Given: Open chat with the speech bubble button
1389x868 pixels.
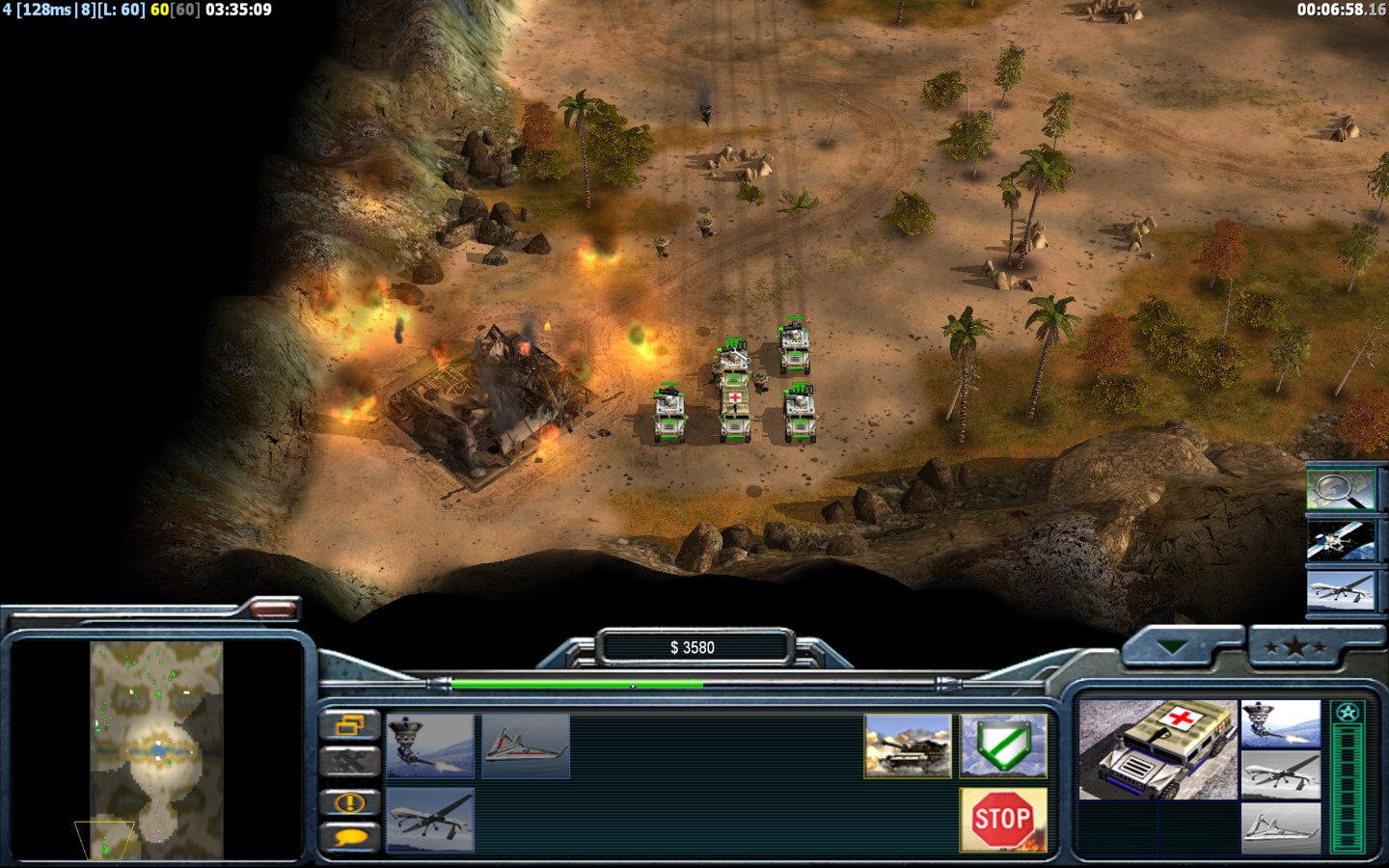Looking at the screenshot, I should [349, 837].
